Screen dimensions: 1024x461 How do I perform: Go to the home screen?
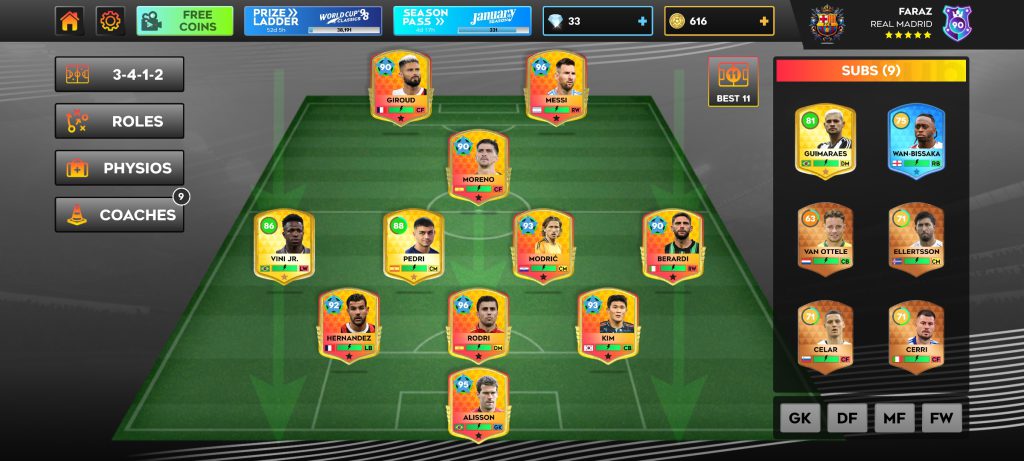pyautogui.click(x=69, y=21)
